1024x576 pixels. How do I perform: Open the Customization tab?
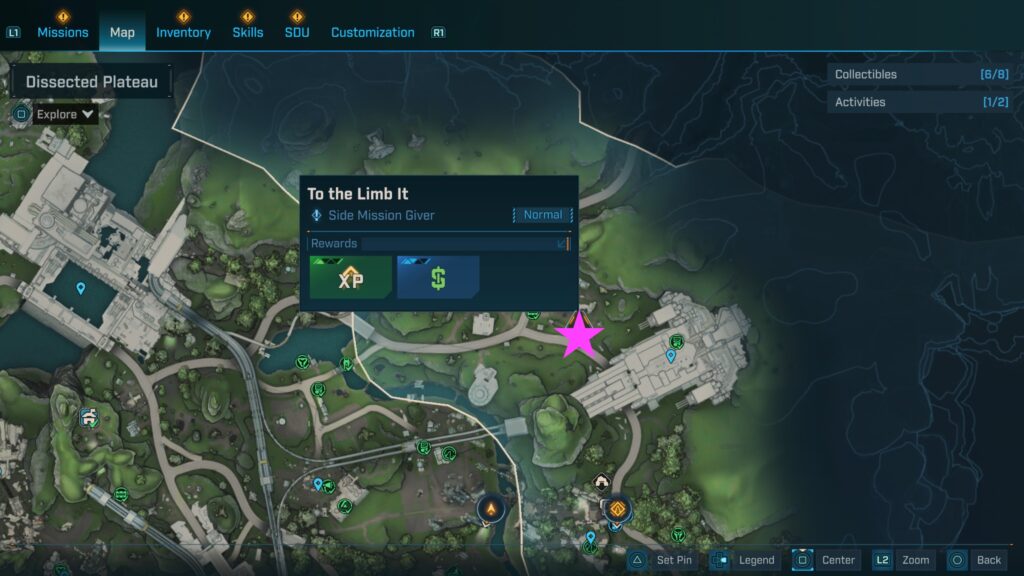click(372, 32)
